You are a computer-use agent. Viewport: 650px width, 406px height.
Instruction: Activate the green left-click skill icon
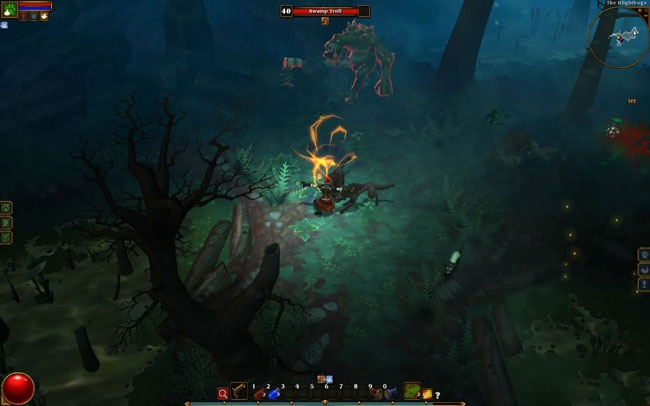[x=412, y=392]
